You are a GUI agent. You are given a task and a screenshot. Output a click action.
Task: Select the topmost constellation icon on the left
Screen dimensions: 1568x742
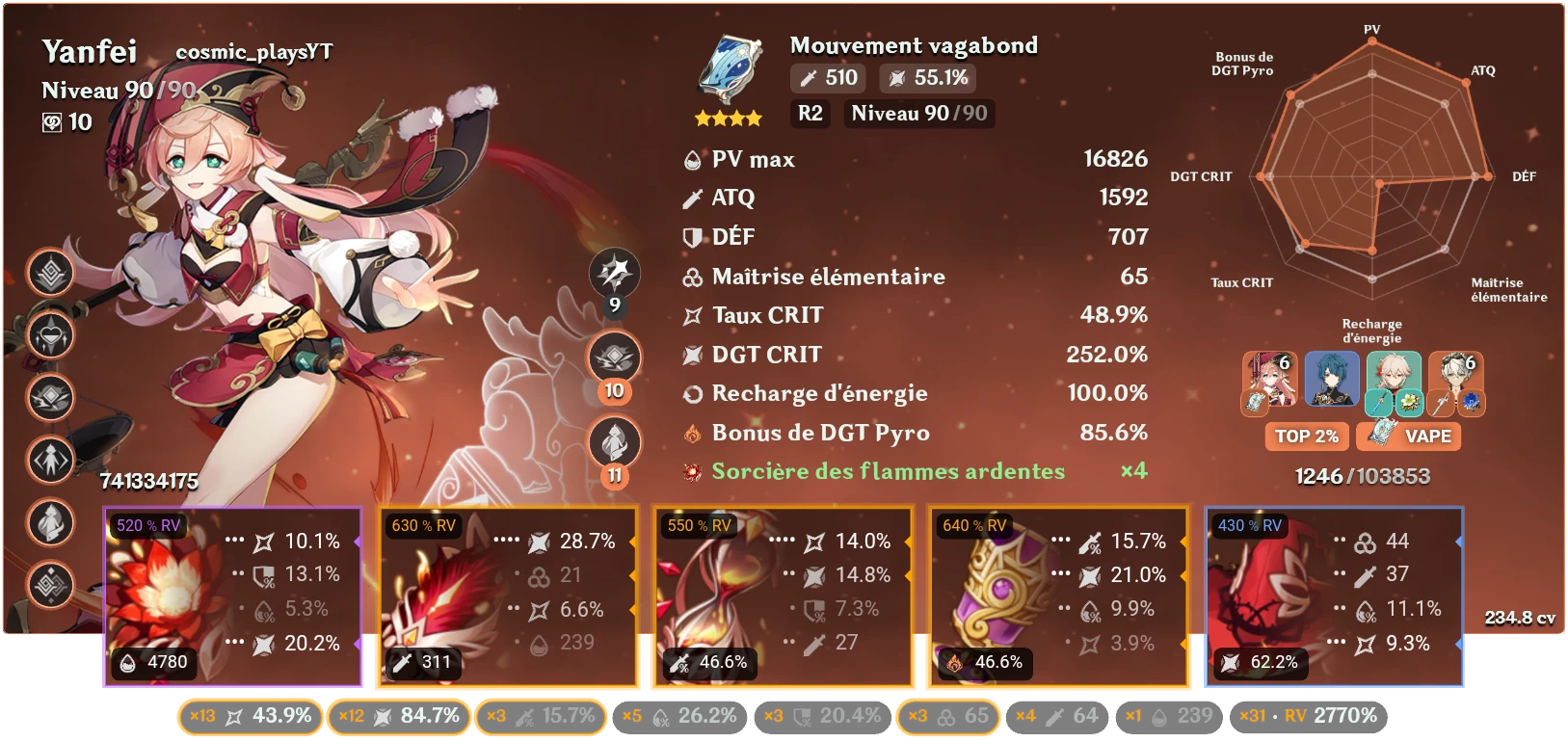tap(50, 273)
